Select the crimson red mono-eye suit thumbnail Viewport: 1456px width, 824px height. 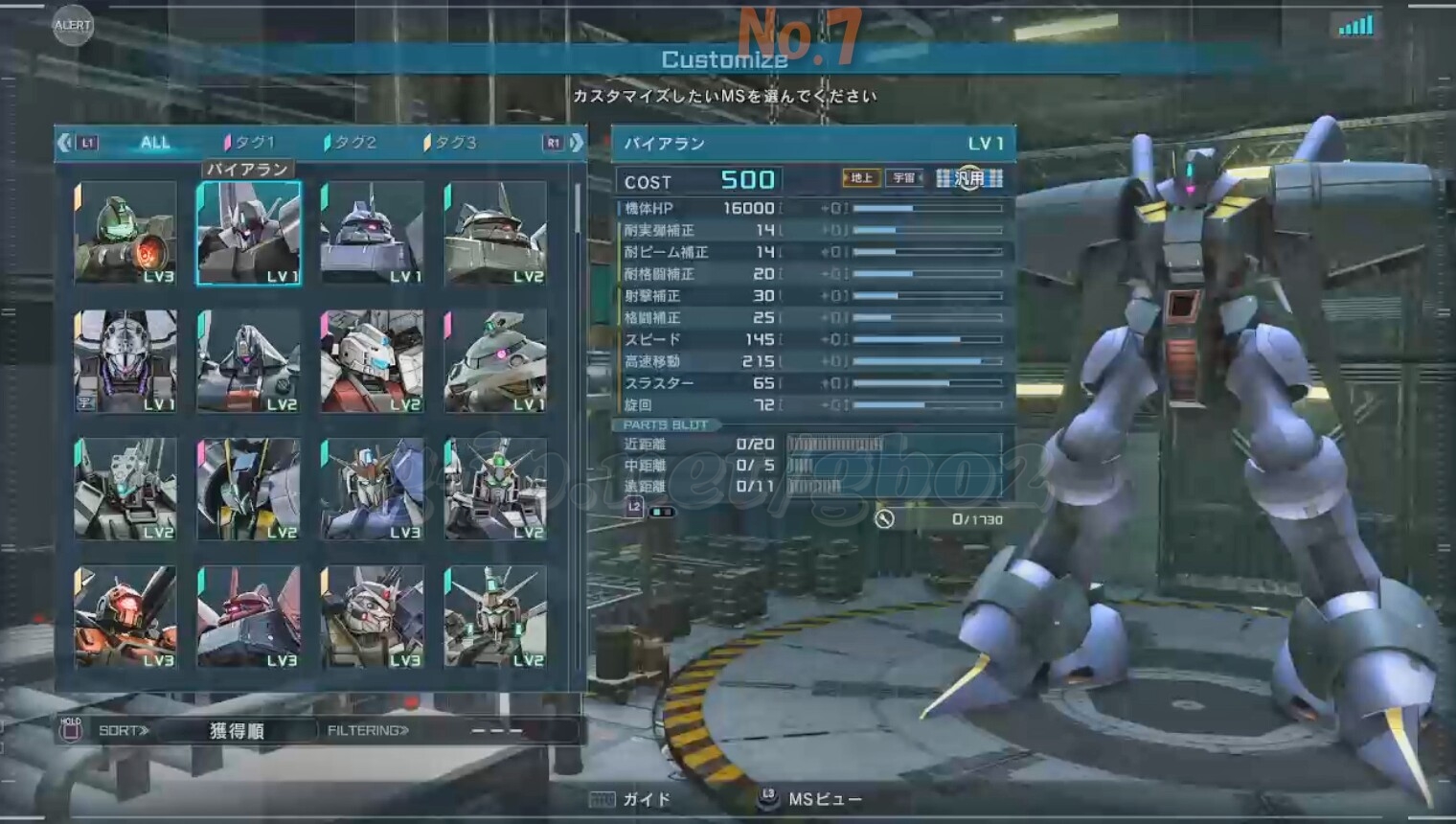pos(248,616)
